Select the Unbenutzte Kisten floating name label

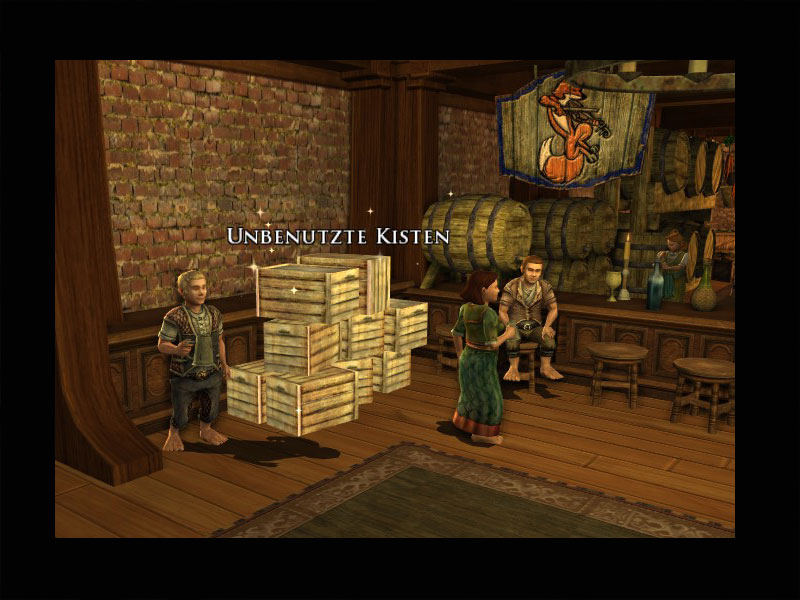coord(338,237)
